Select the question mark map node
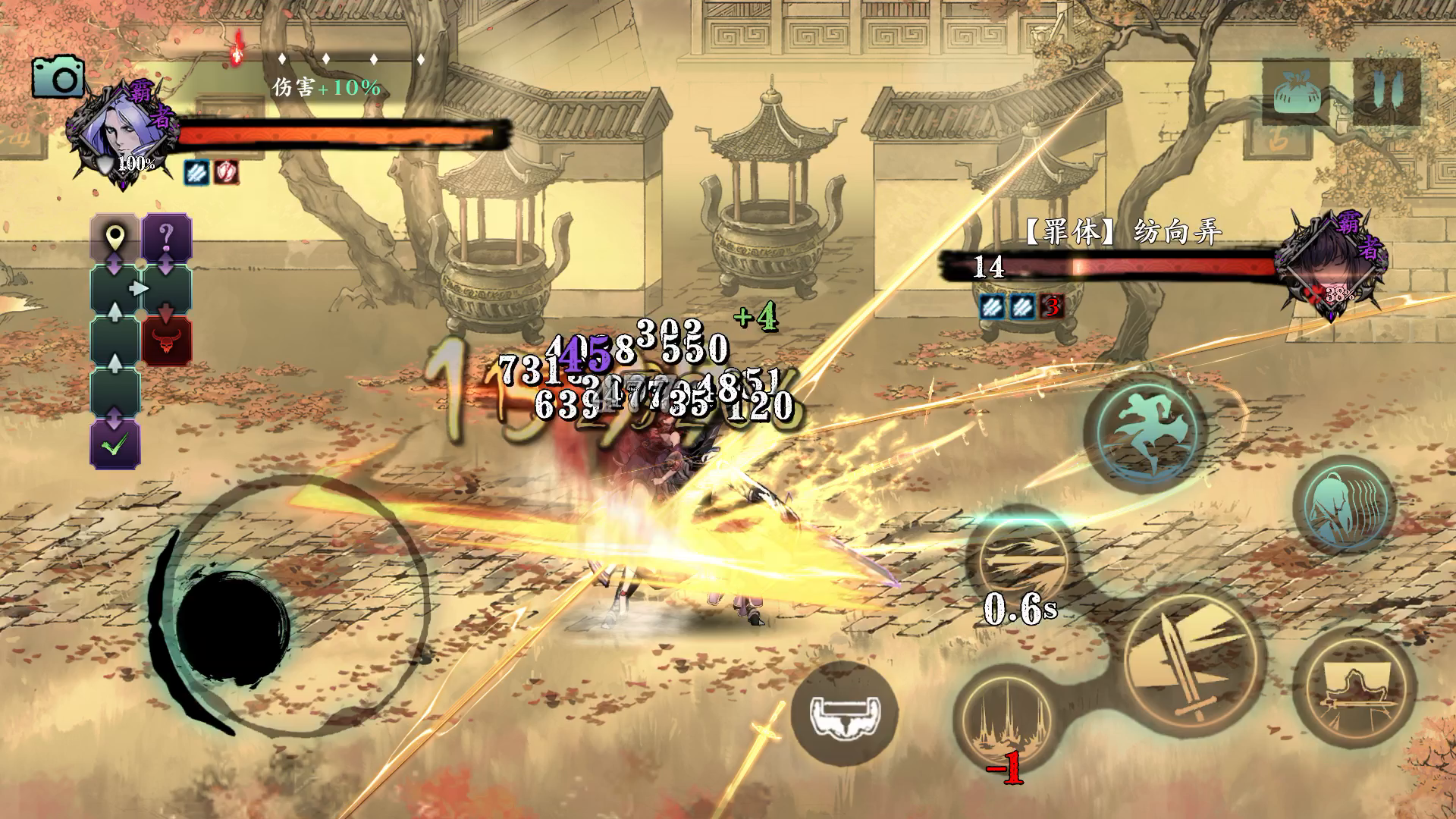The height and width of the screenshot is (819, 1456). click(x=167, y=237)
